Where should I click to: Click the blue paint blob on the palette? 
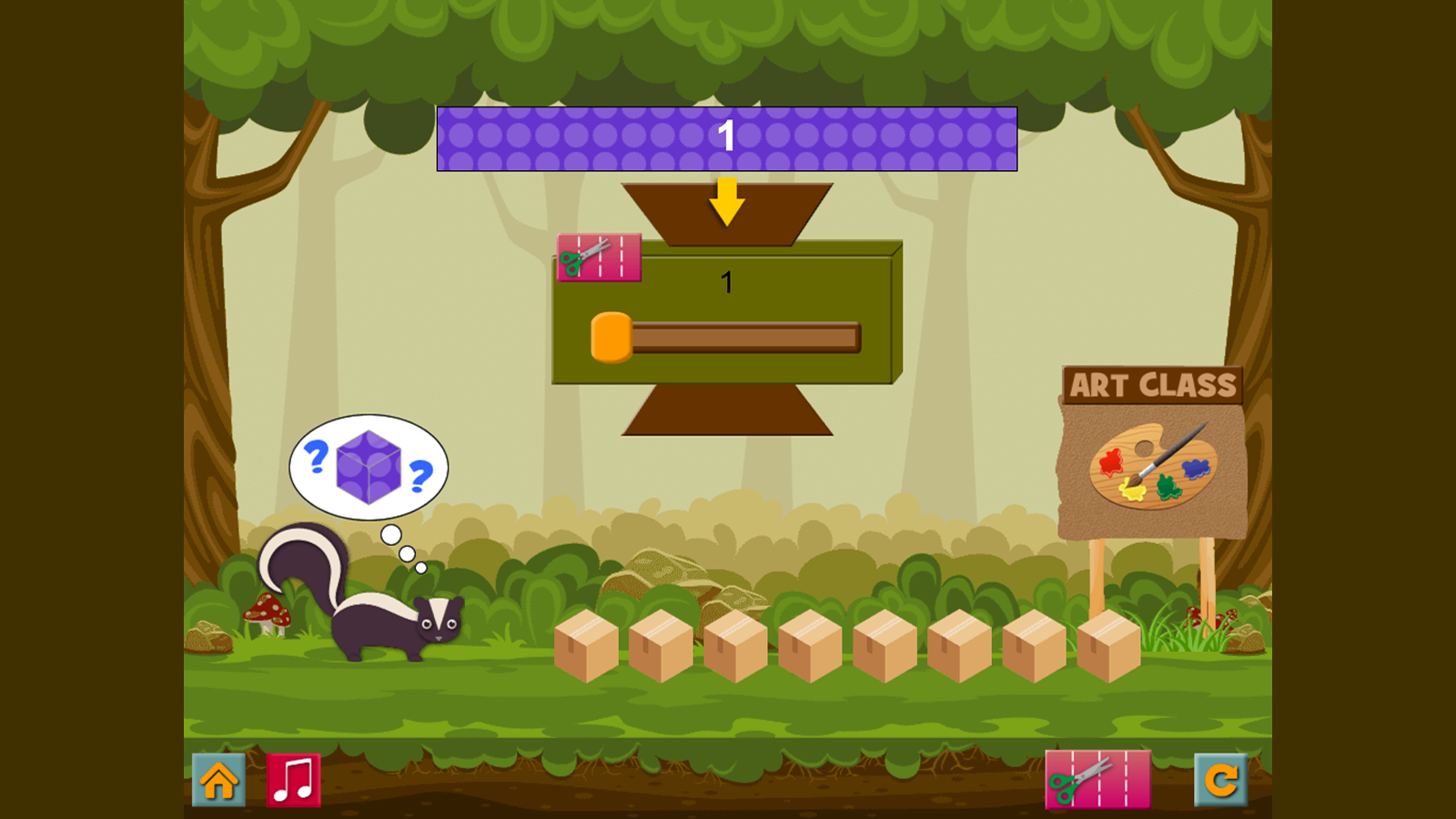click(1196, 468)
